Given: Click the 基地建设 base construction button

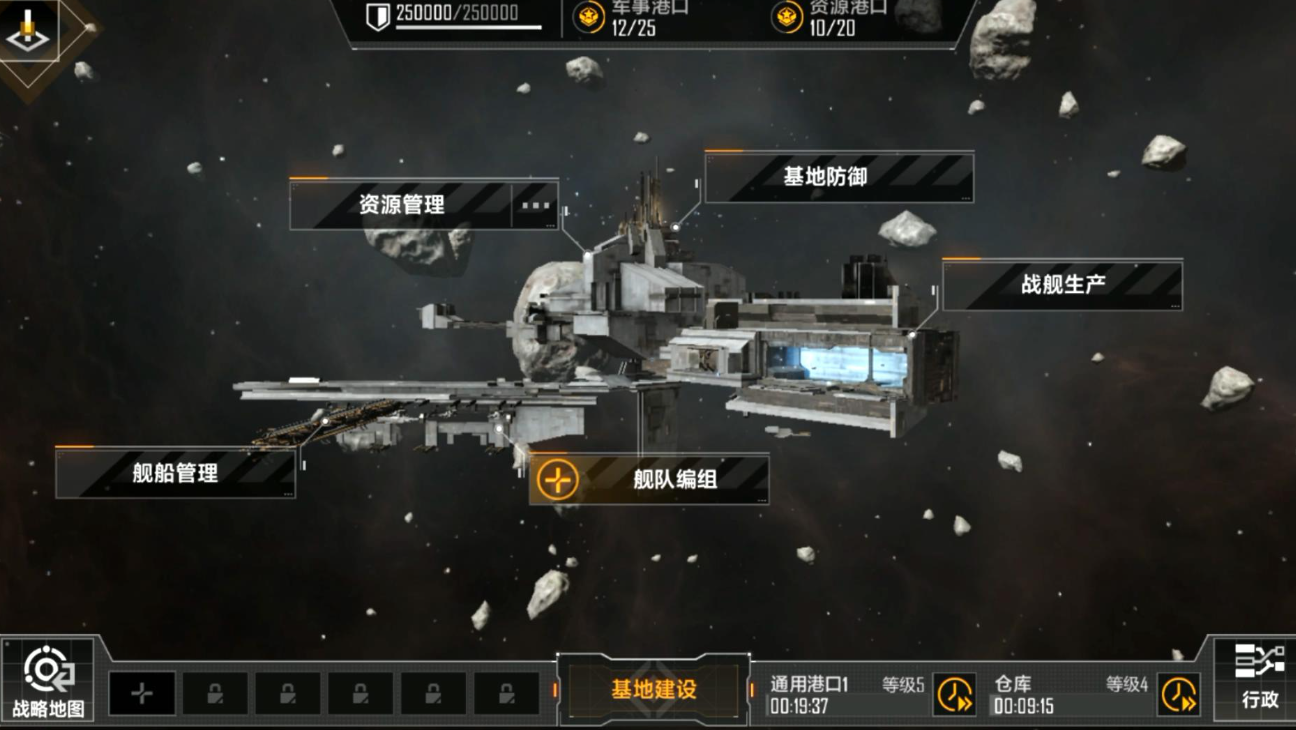Looking at the screenshot, I should pyautogui.click(x=654, y=690).
